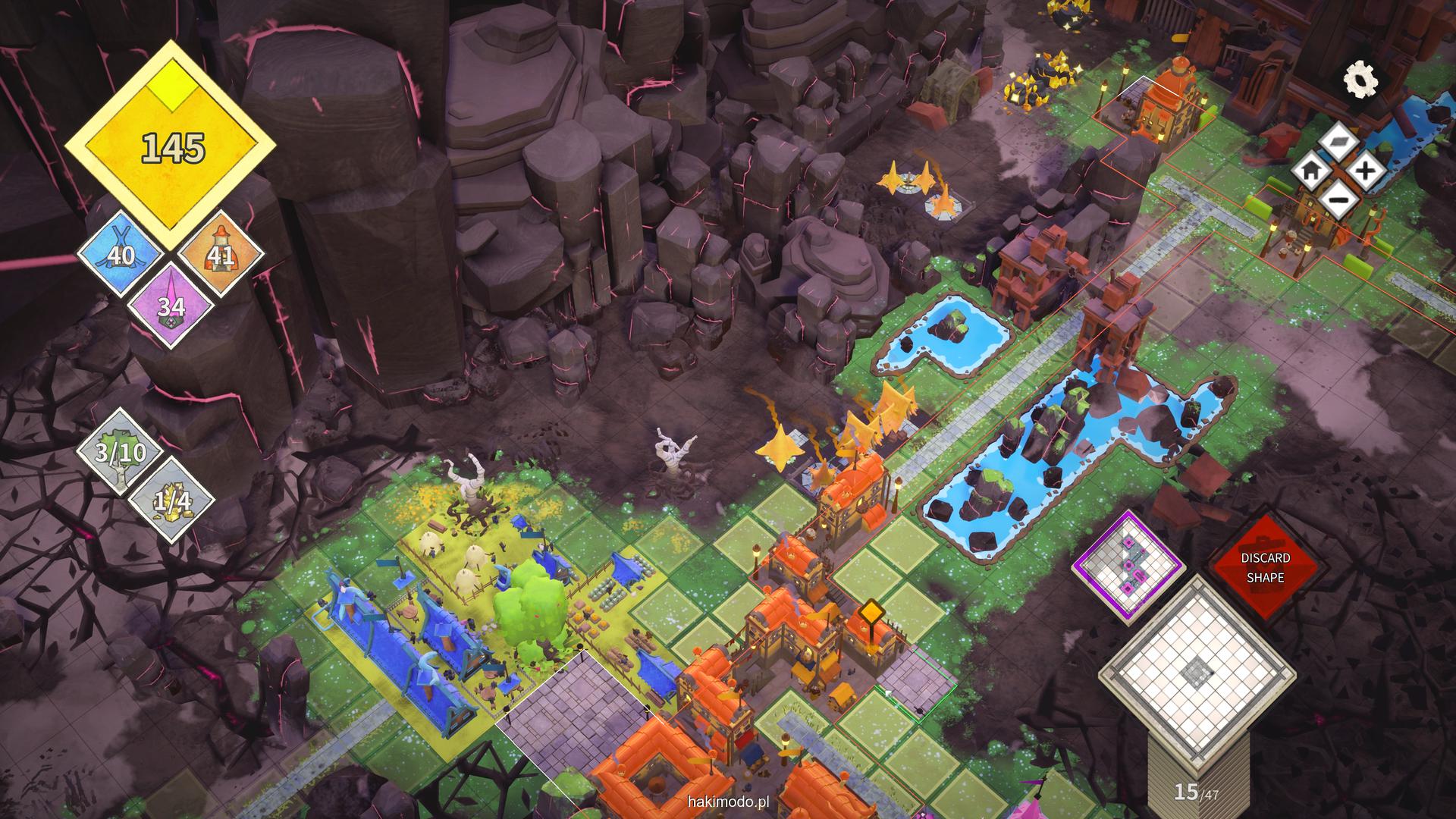Toggle the camera tilt diamond button
The height and width of the screenshot is (819, 1456).
pyautogui.click(x=1338, y=140)
